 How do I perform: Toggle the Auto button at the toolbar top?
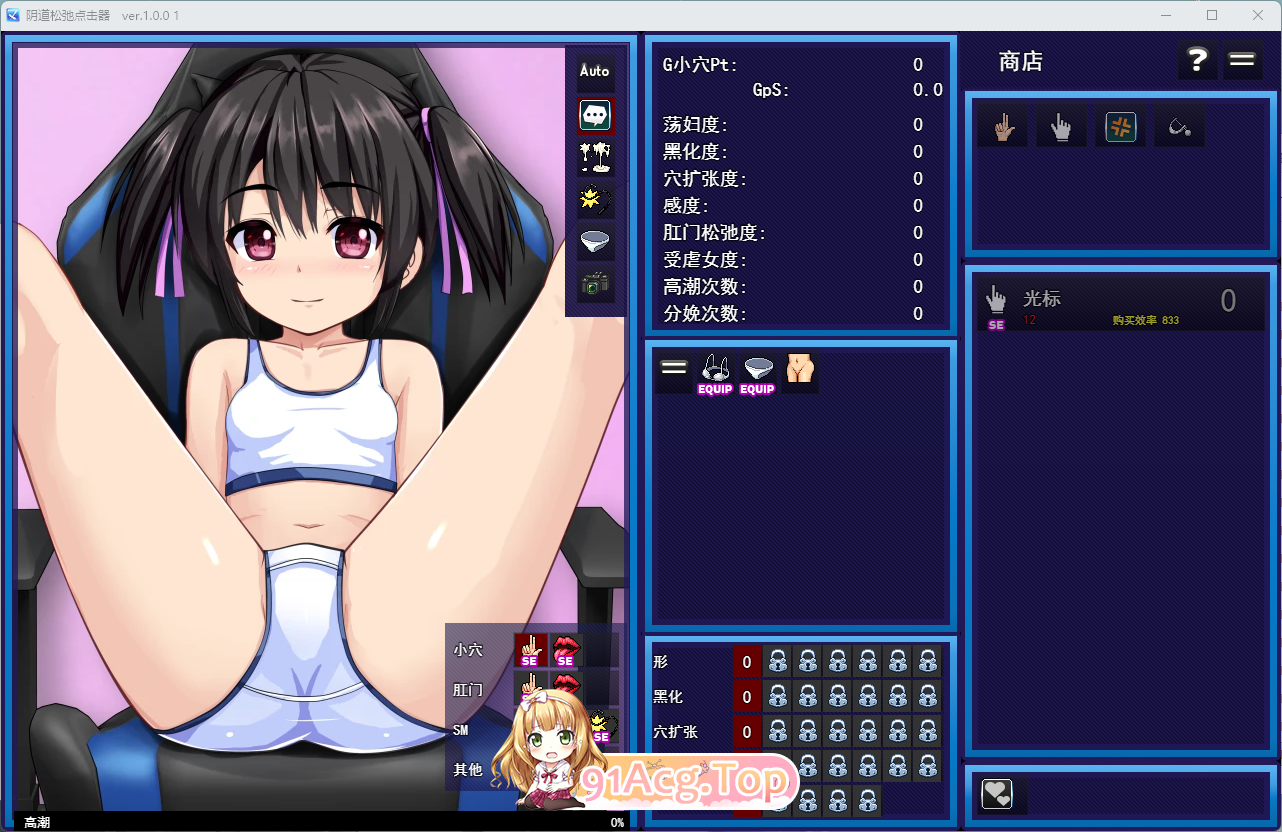[595, 71]
